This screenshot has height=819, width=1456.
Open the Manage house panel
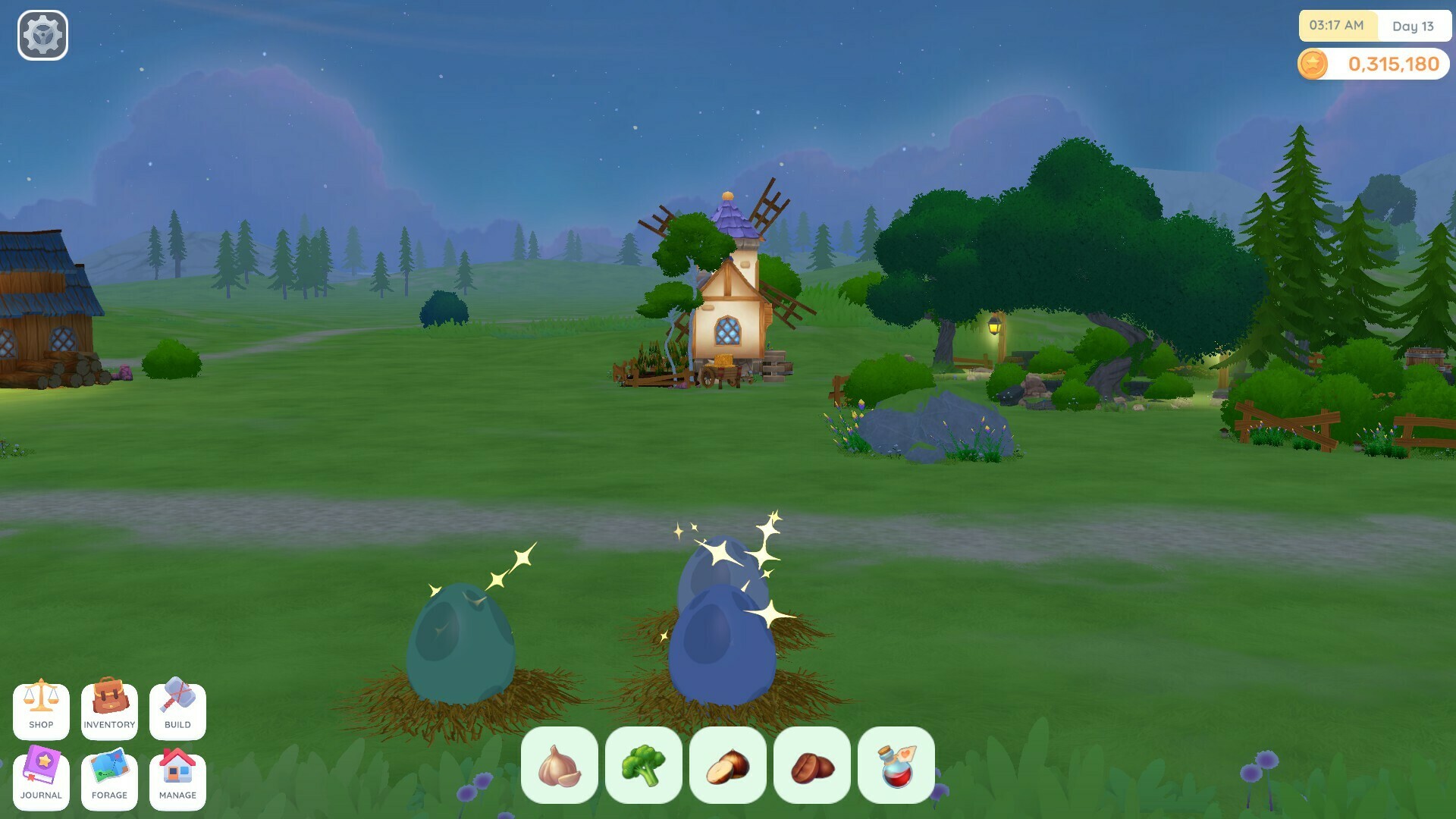(x=177, y=780)
